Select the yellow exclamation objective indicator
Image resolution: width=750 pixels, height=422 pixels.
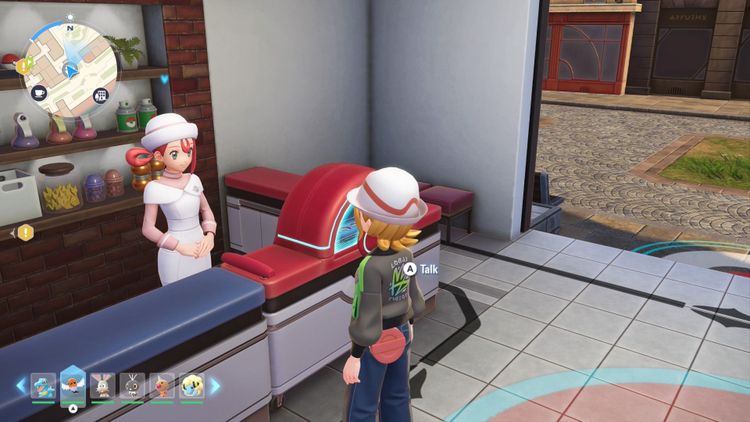[25, 232]
